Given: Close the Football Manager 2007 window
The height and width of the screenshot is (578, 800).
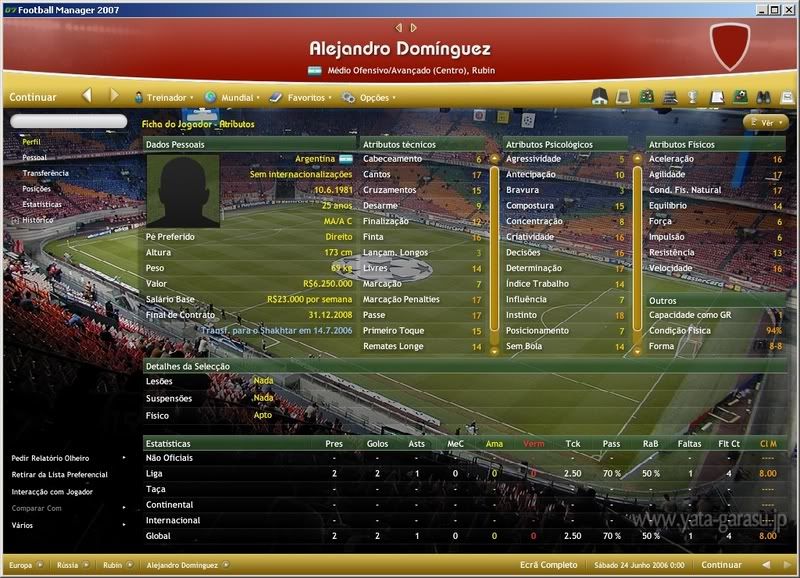Looking at the screenshot, I should click(x=789, y=9).
